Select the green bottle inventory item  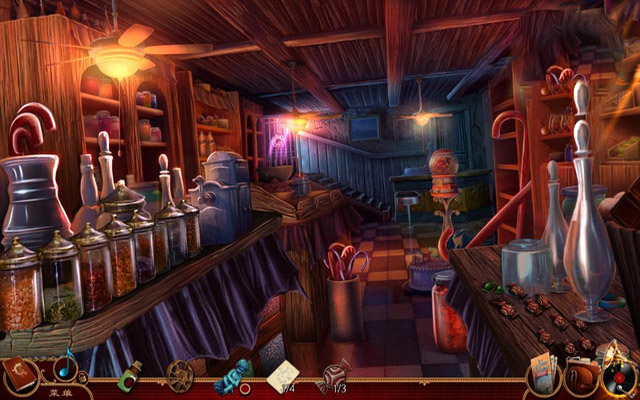click(x=129, y=377)
